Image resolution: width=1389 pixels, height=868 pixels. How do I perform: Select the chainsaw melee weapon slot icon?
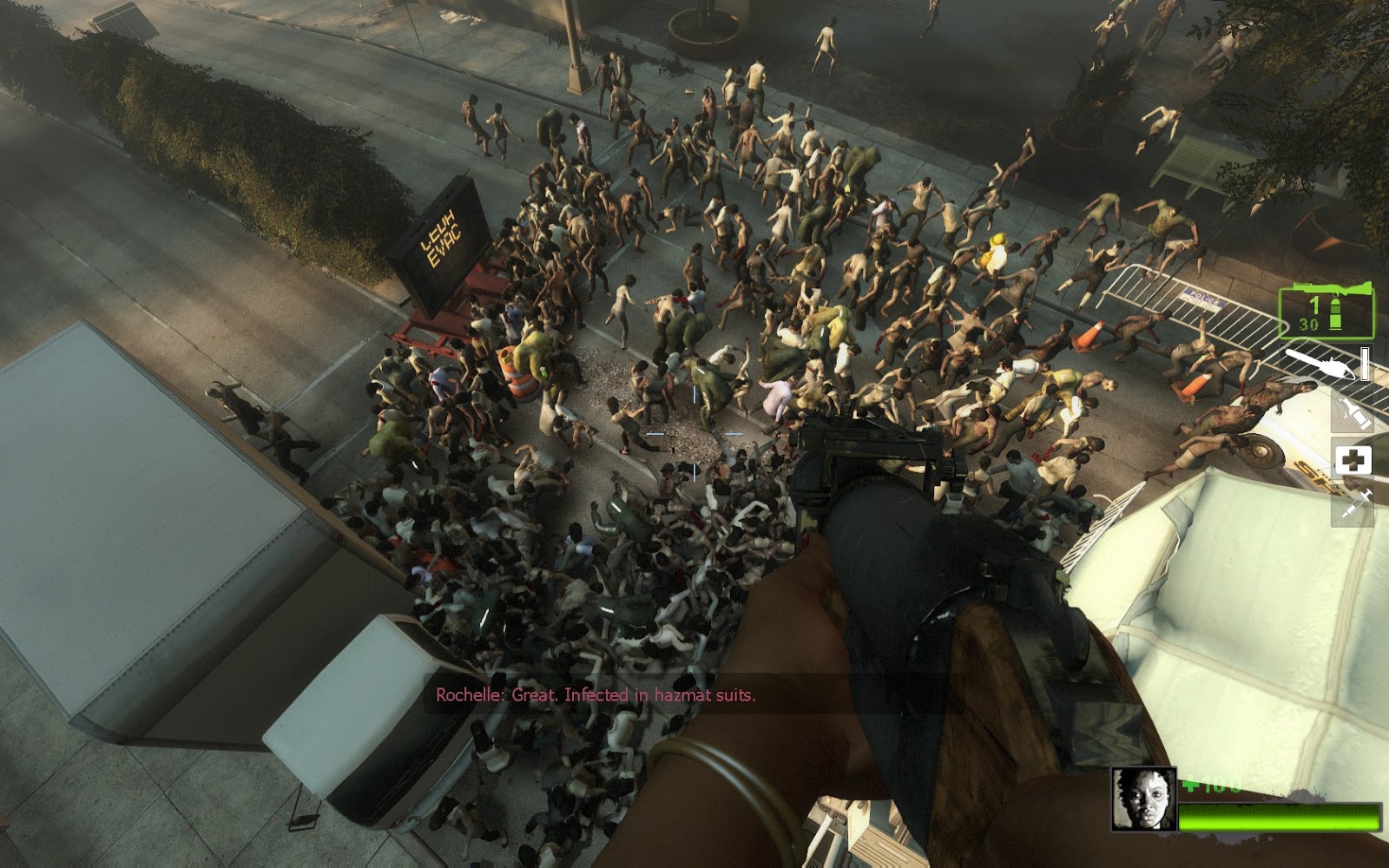[x=1318, y=364]
